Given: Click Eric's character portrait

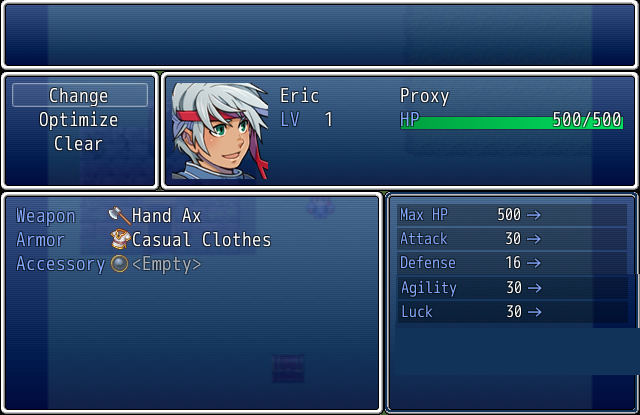Looking at the screenshot, I should (220, 131).
